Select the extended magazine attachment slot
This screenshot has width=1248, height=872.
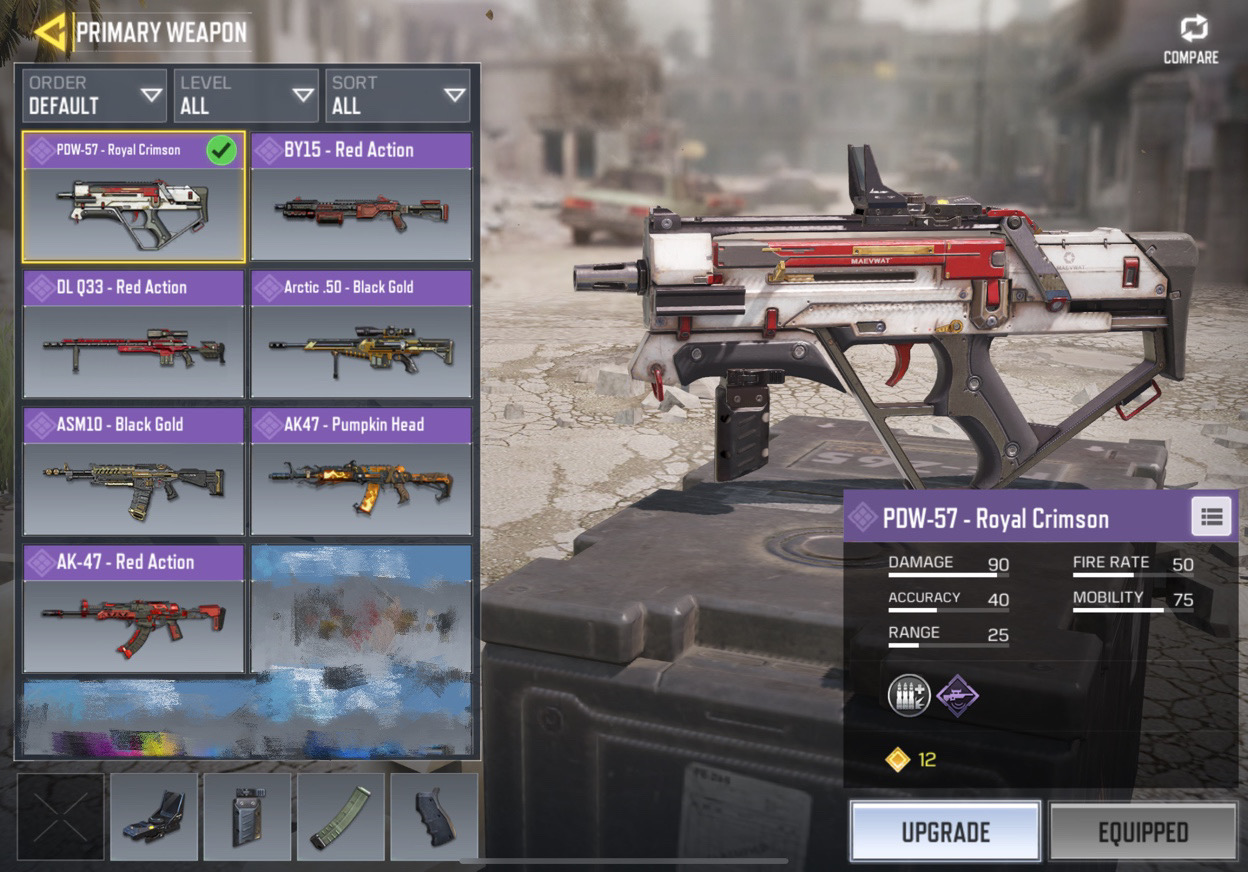point(340,817)
